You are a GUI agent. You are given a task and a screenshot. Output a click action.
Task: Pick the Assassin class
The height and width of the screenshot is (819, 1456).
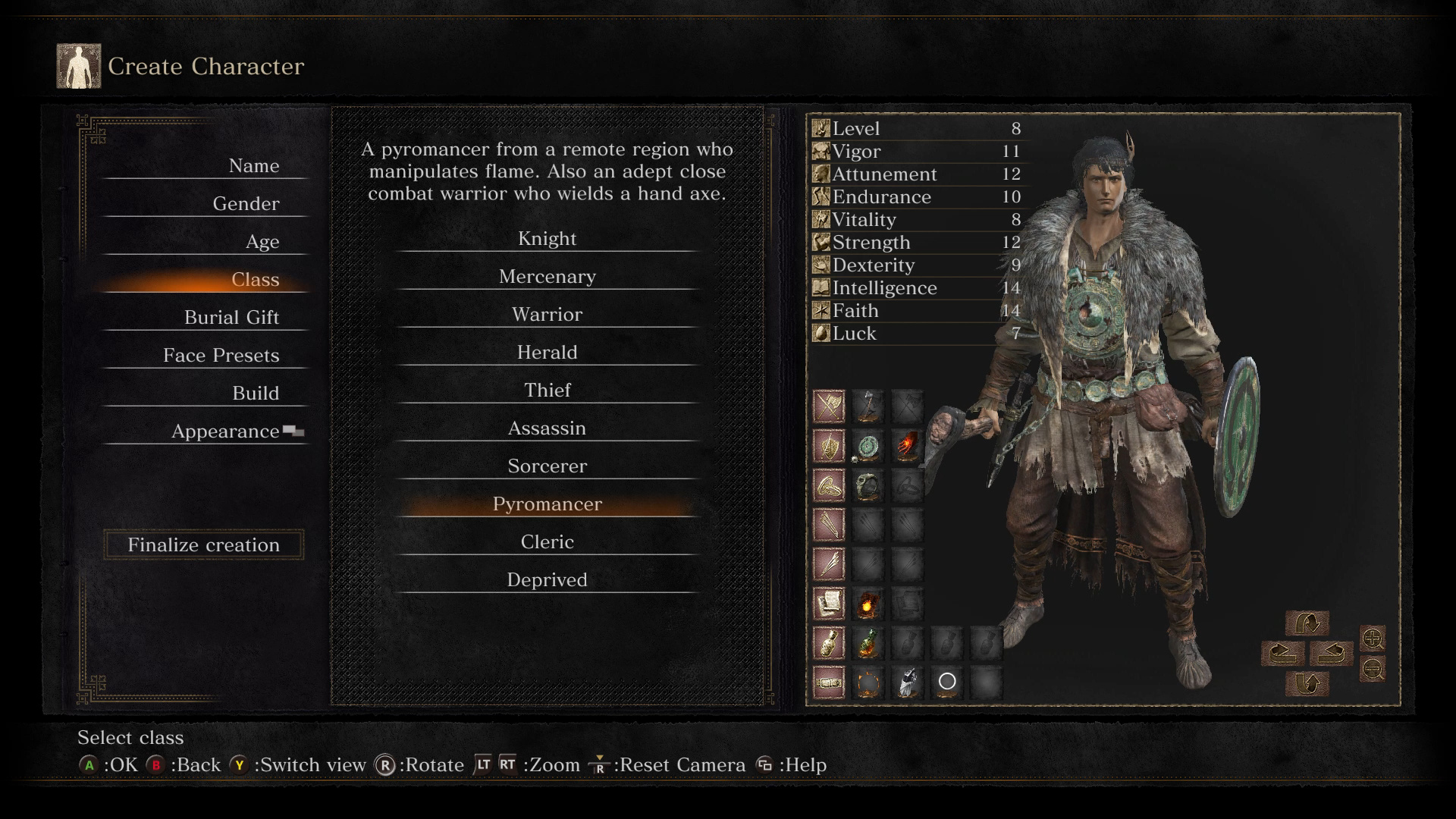coord(547,428)
